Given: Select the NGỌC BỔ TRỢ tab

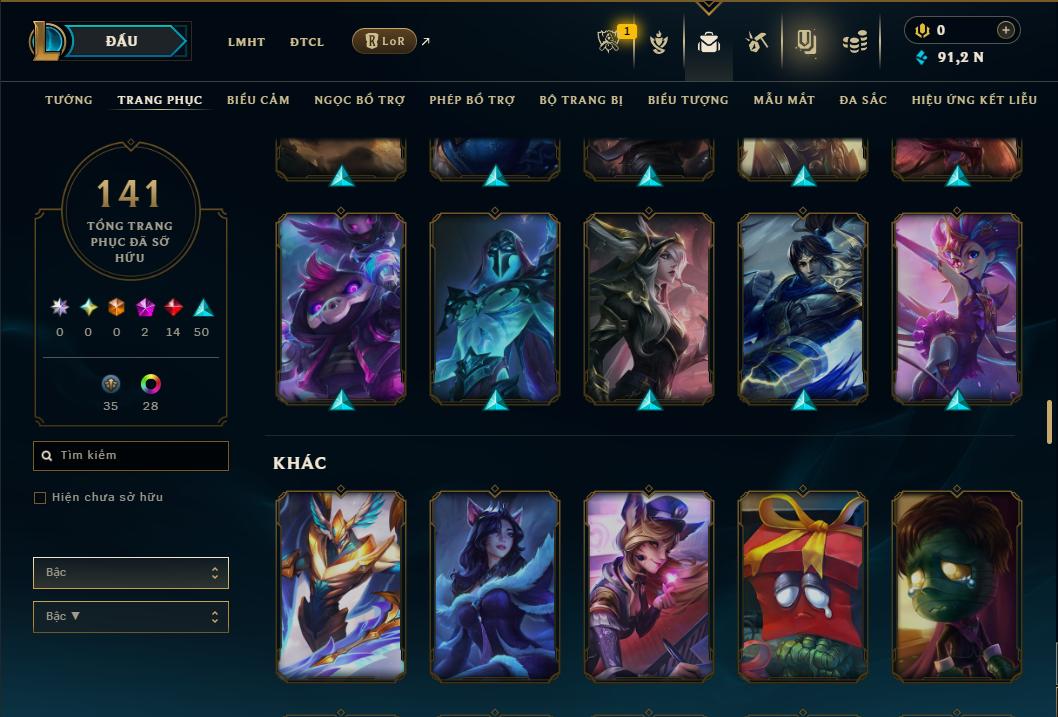Looking at the screenshot, I should tap(359, 100).
